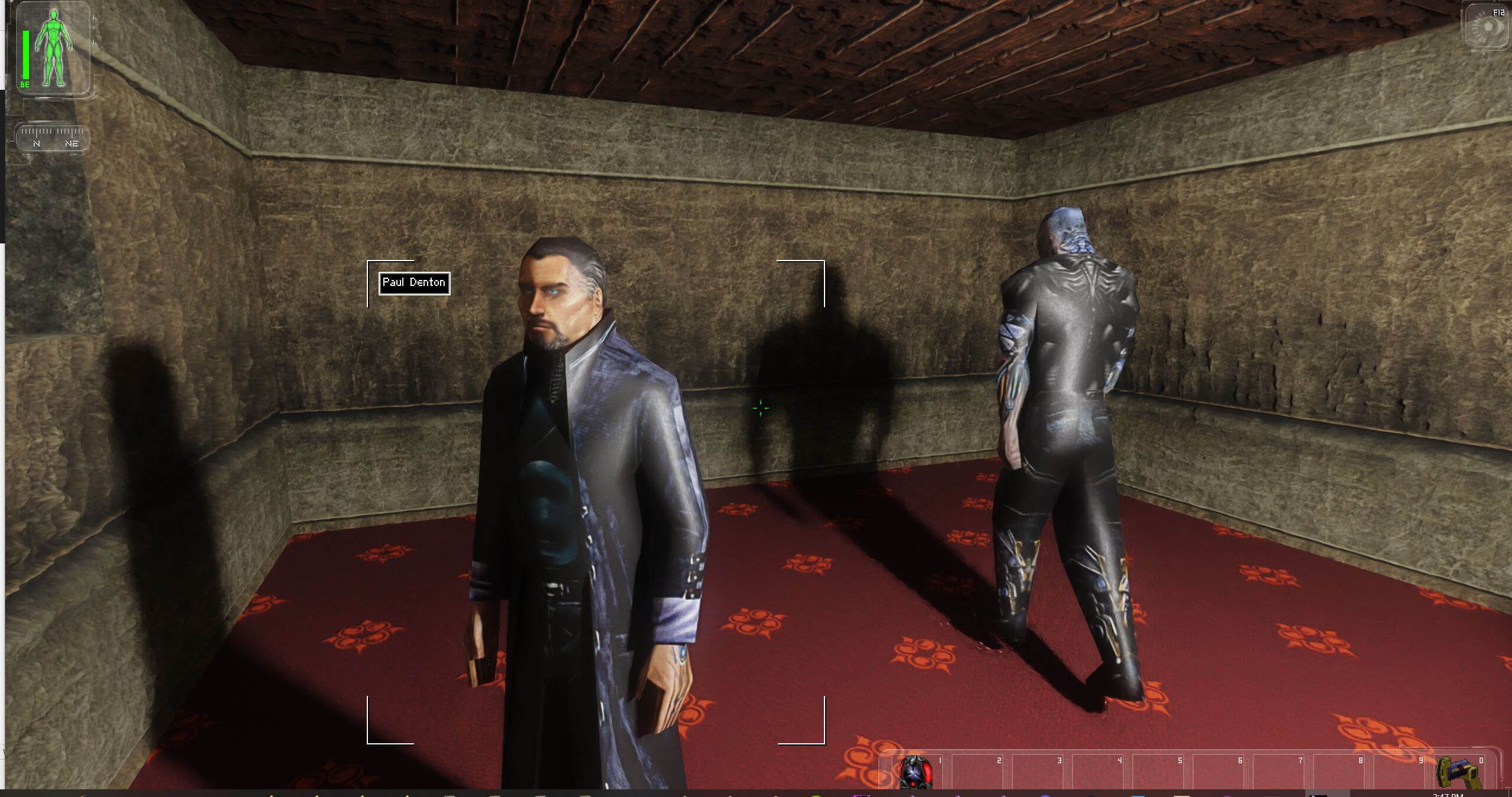Activate the F12 augmentation icon

1486,27
